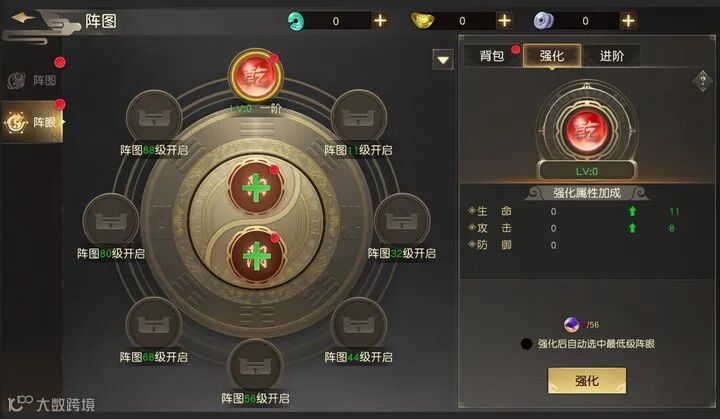The image size is (720, 419).
Task: Open the 背包 tab
Action: [490, 56]
